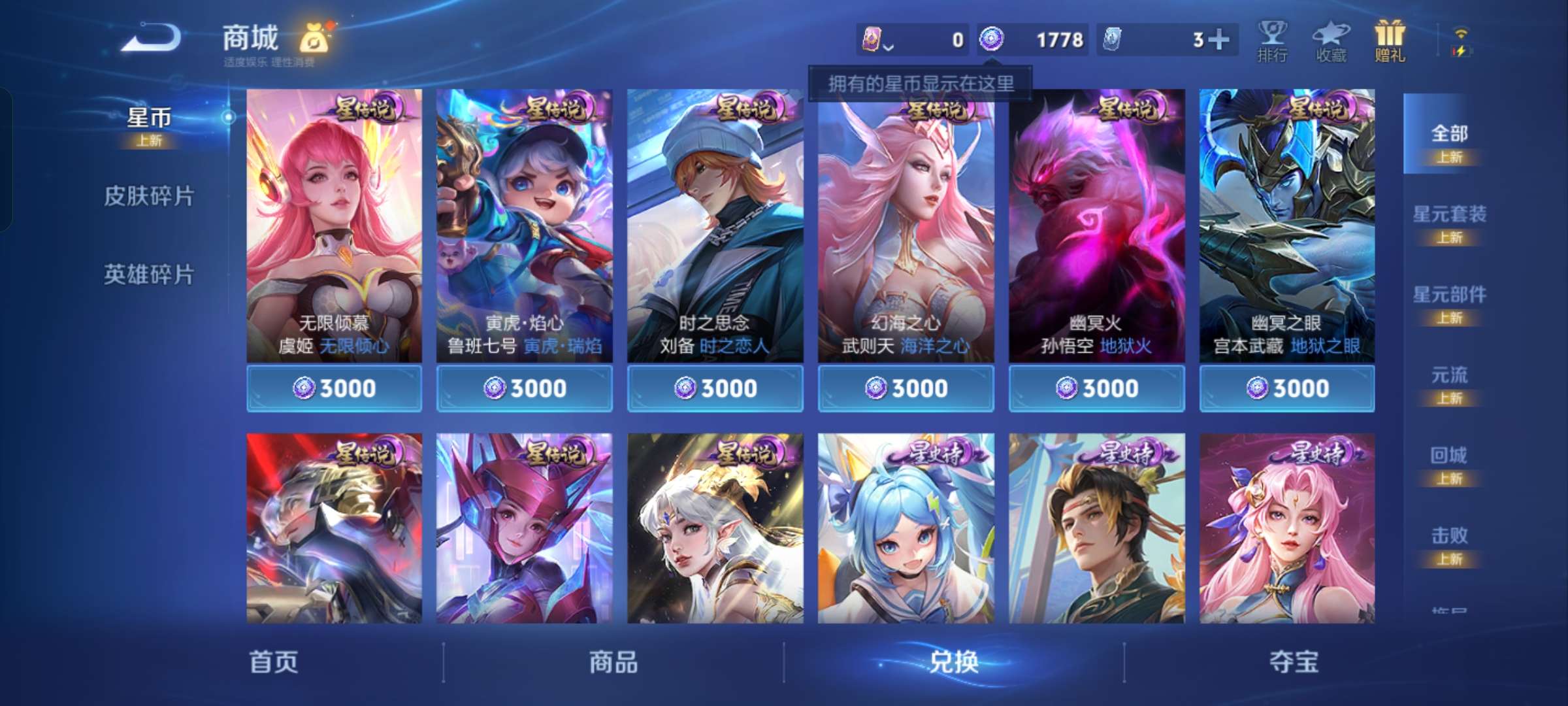Select 皮肤碎片 in the left sidebar

point(150,195)
